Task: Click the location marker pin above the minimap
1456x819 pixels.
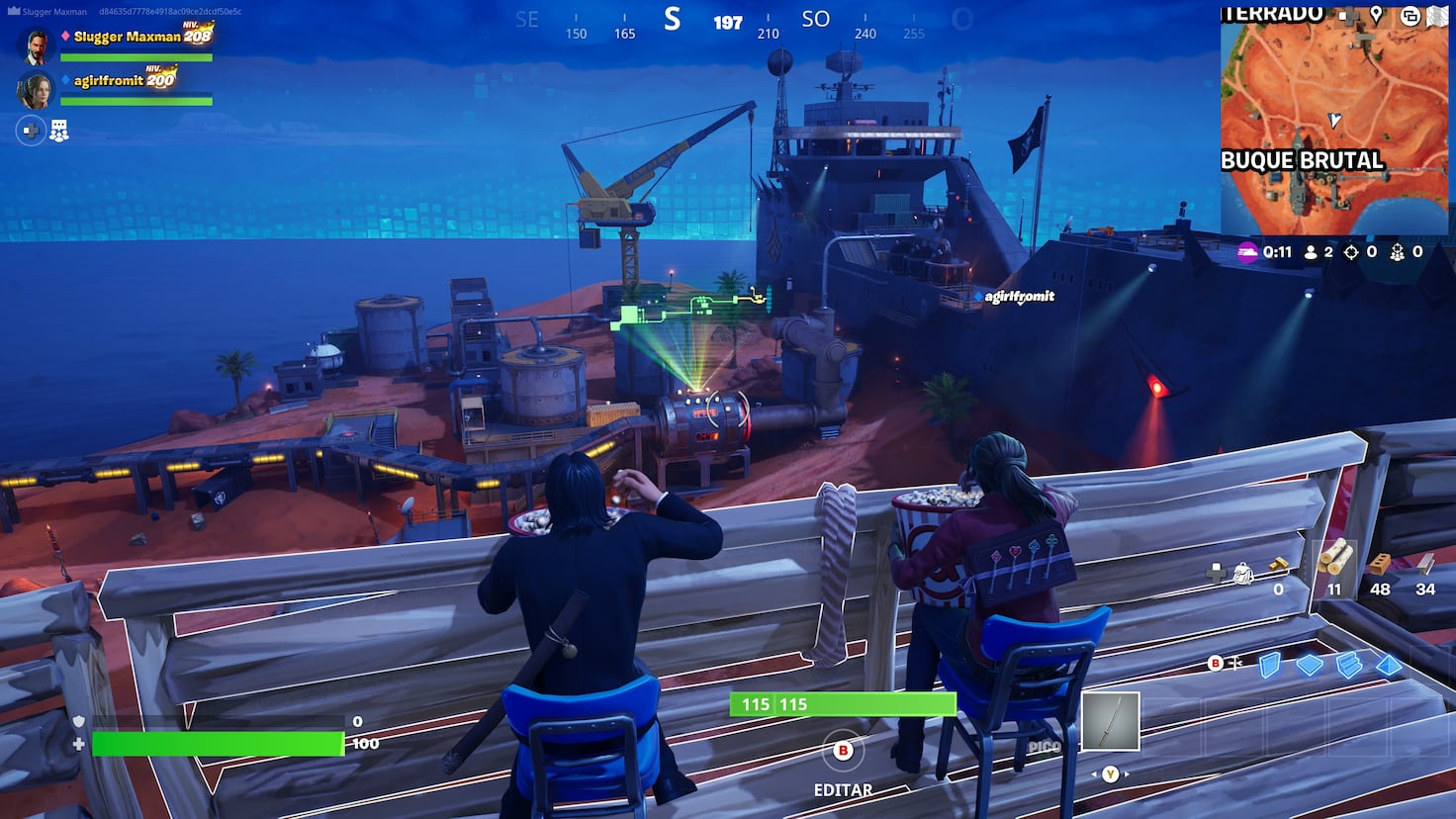Action: (x=1376, y=16)
